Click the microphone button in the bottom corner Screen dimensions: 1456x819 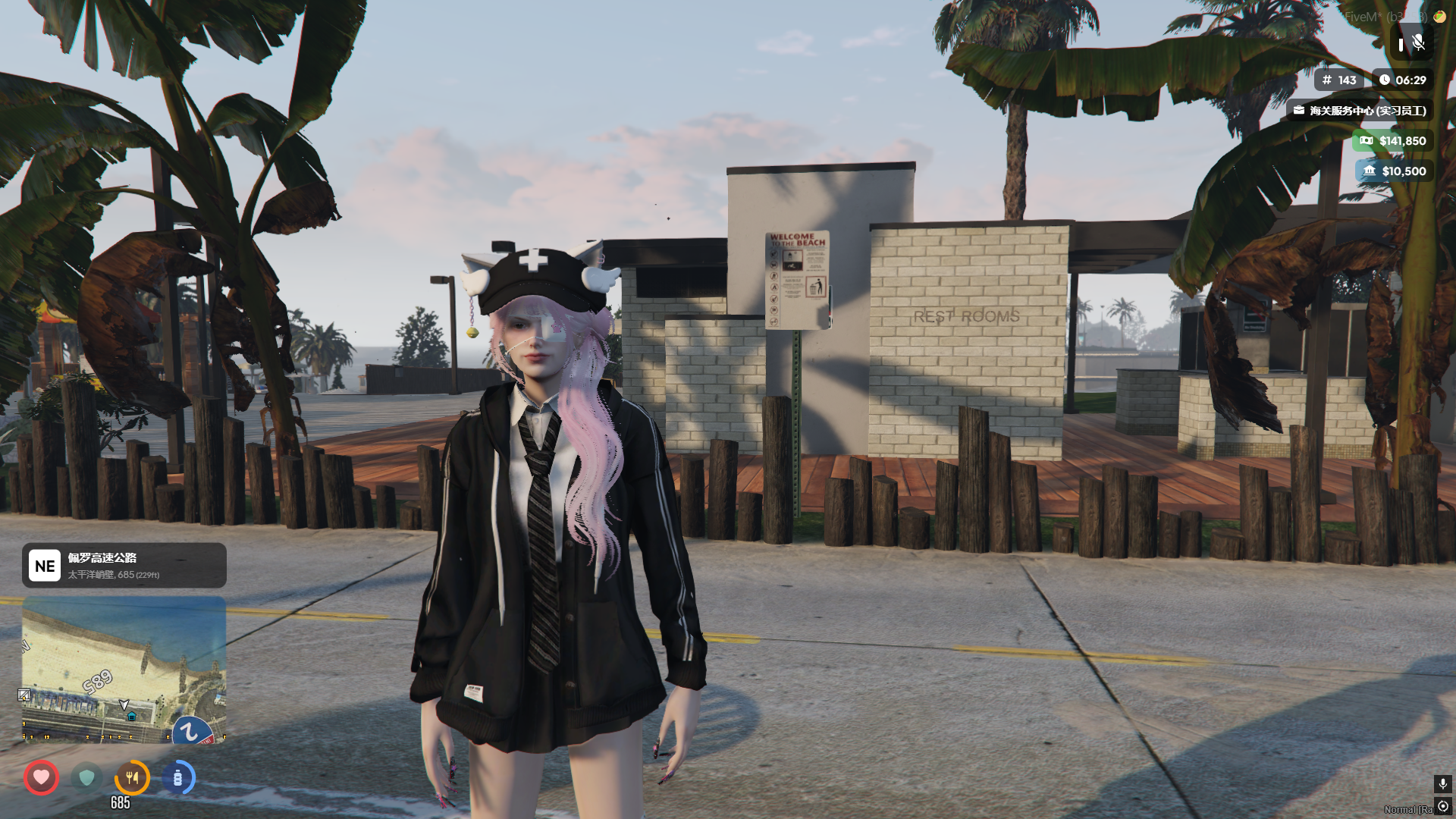pos(1442,783)
